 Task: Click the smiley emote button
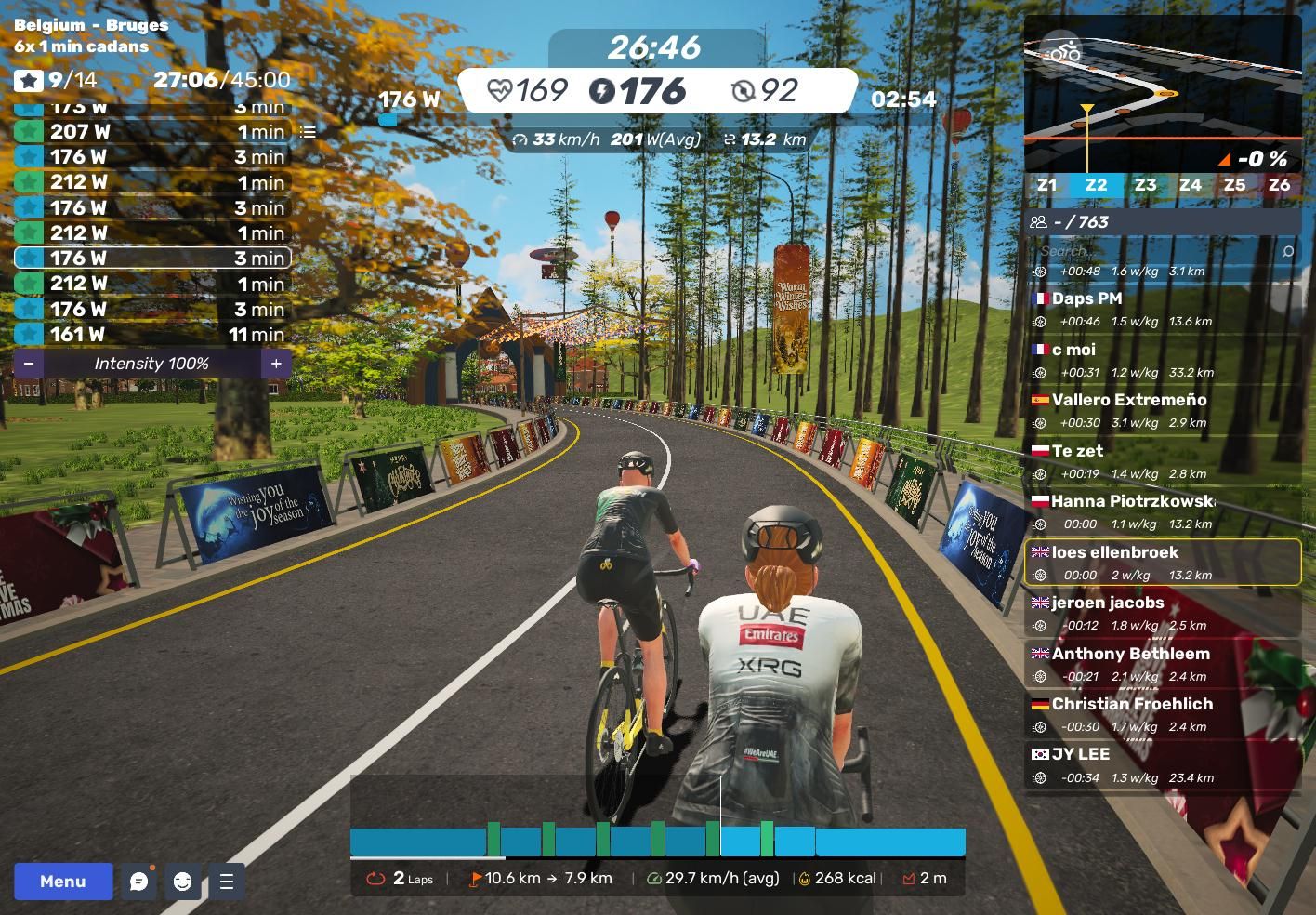tap(183, 882)
